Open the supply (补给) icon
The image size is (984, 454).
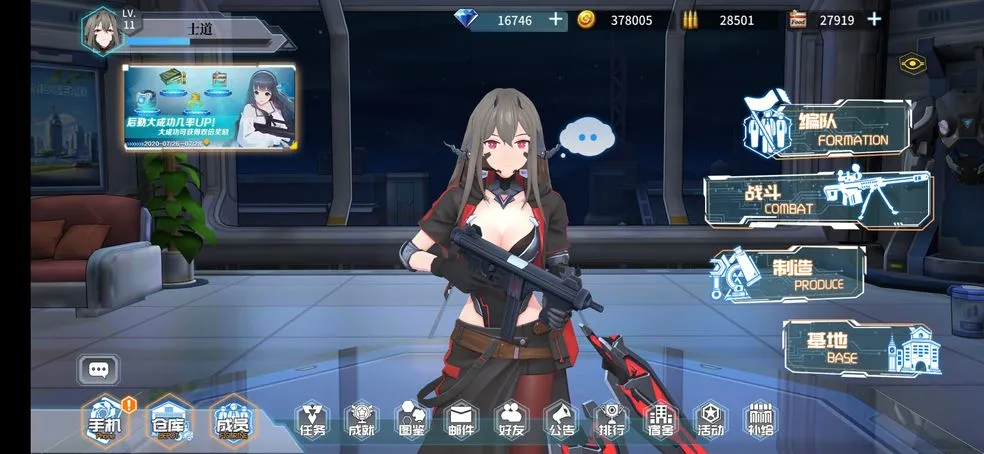point(760,420)
